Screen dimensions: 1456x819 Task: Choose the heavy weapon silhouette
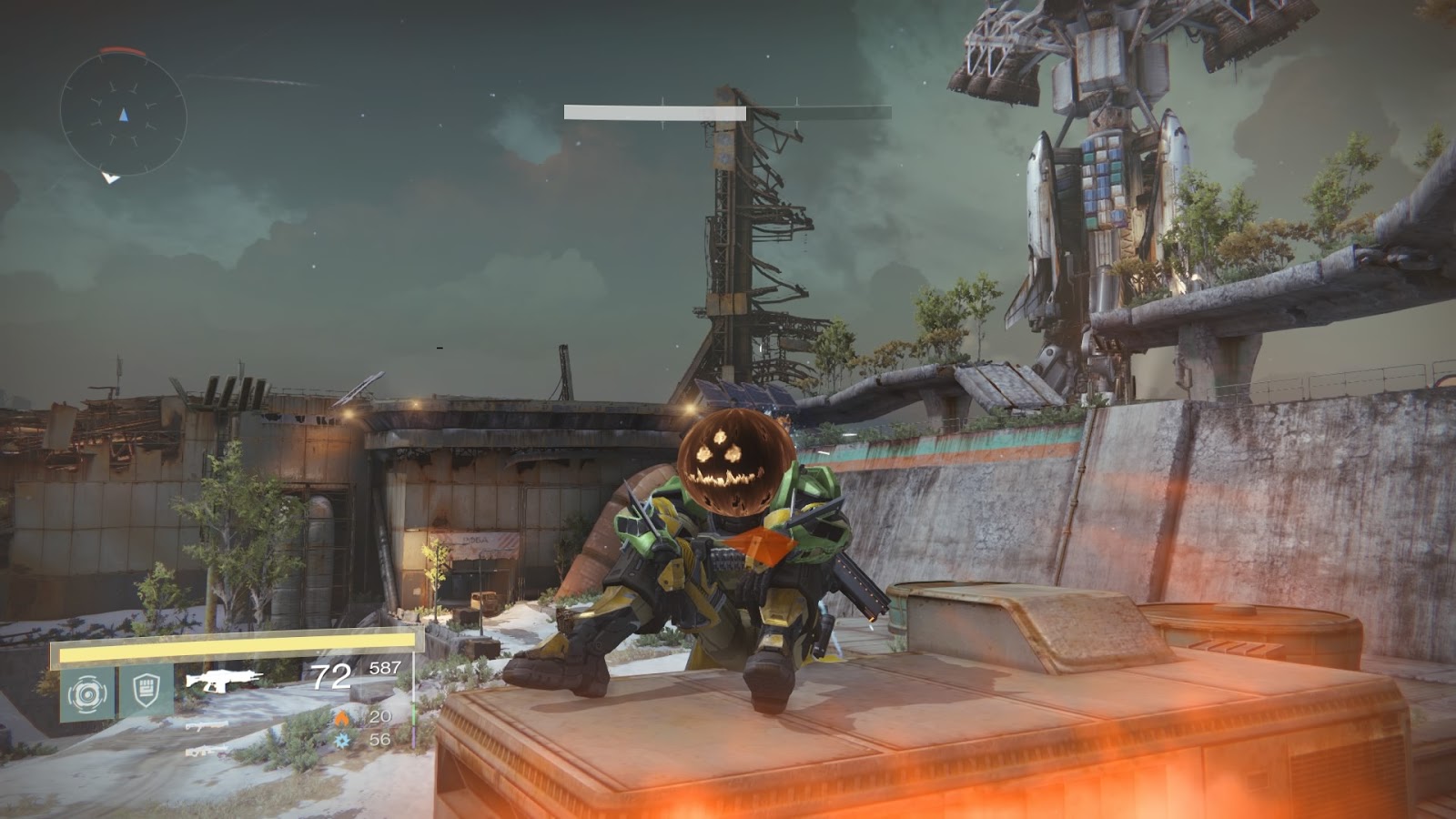coord(207,751)
